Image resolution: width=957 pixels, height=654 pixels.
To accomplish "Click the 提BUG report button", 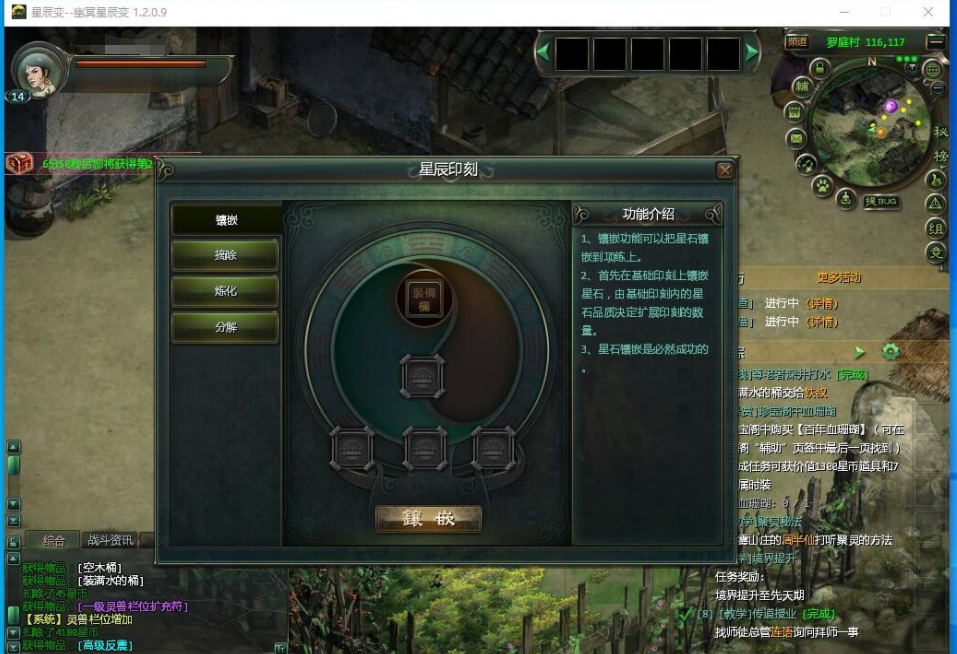I will point(880,201).
